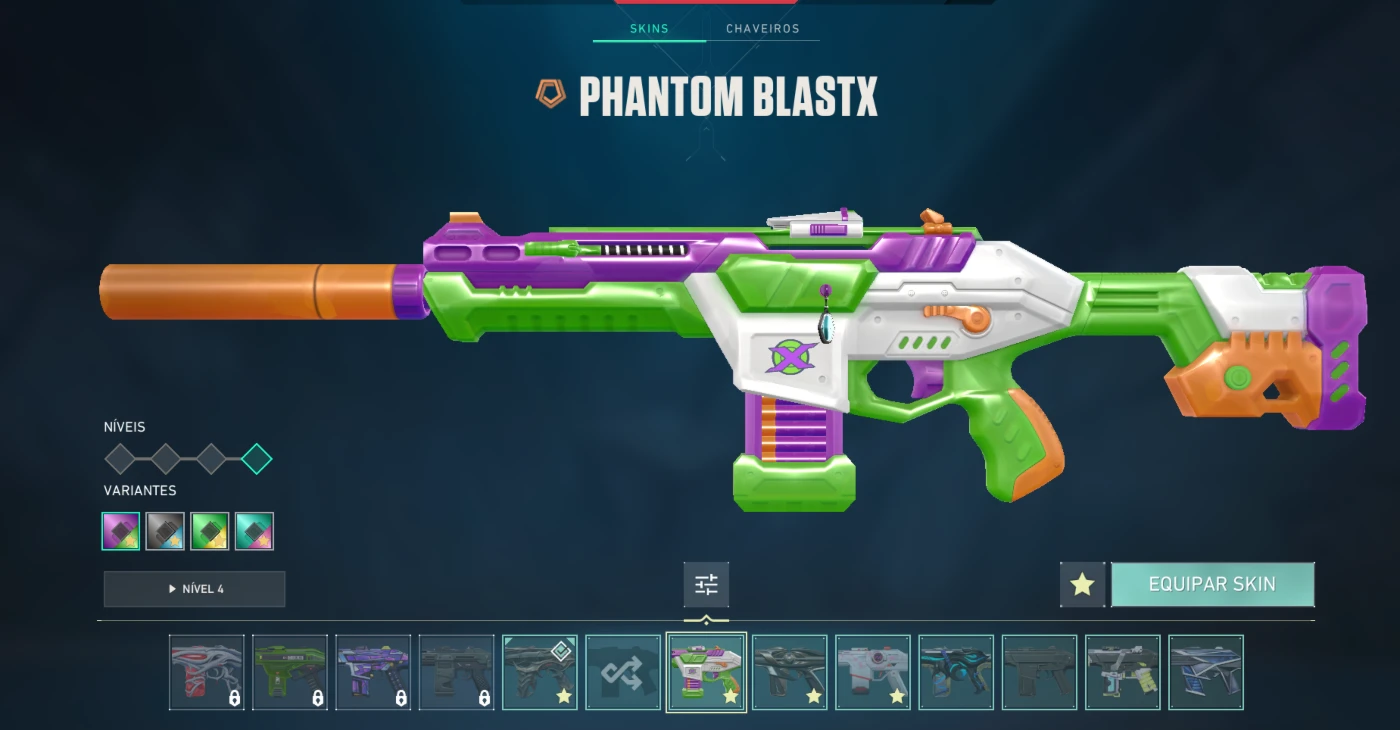Toggle the favorite star beside Equipar Skin
Image resolution: width=1400 pixels, height=730 pixels.
[x=1082, y=585]
